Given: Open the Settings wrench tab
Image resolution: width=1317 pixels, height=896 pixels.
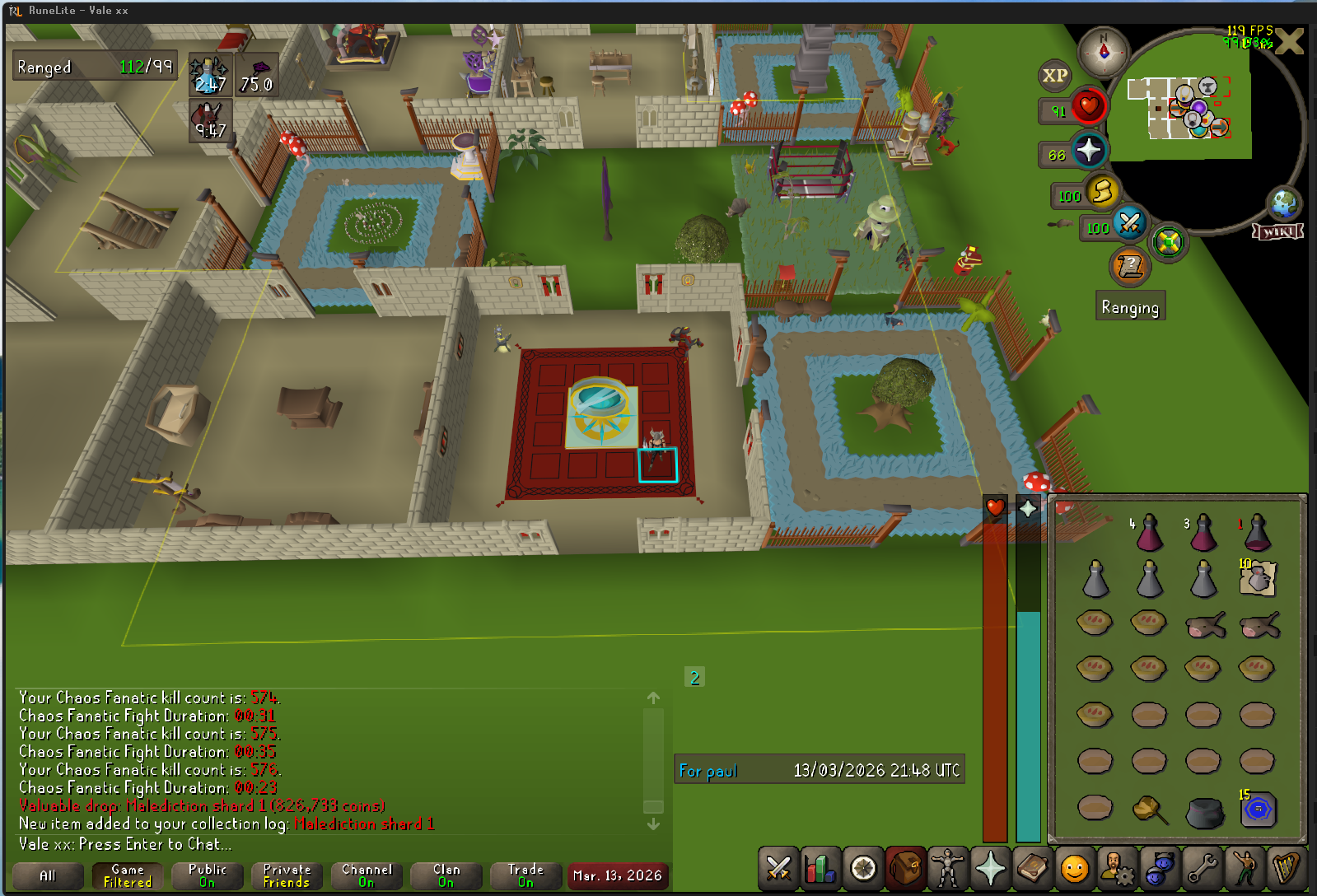Looking at the screenshot, I should (1202, 869).
